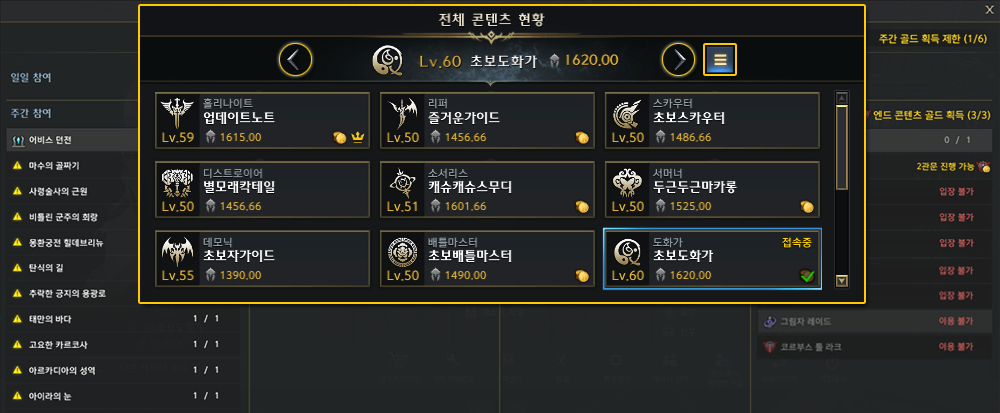Choose the 두근두근마카롱 Summoner character card

tap(712, 189)
